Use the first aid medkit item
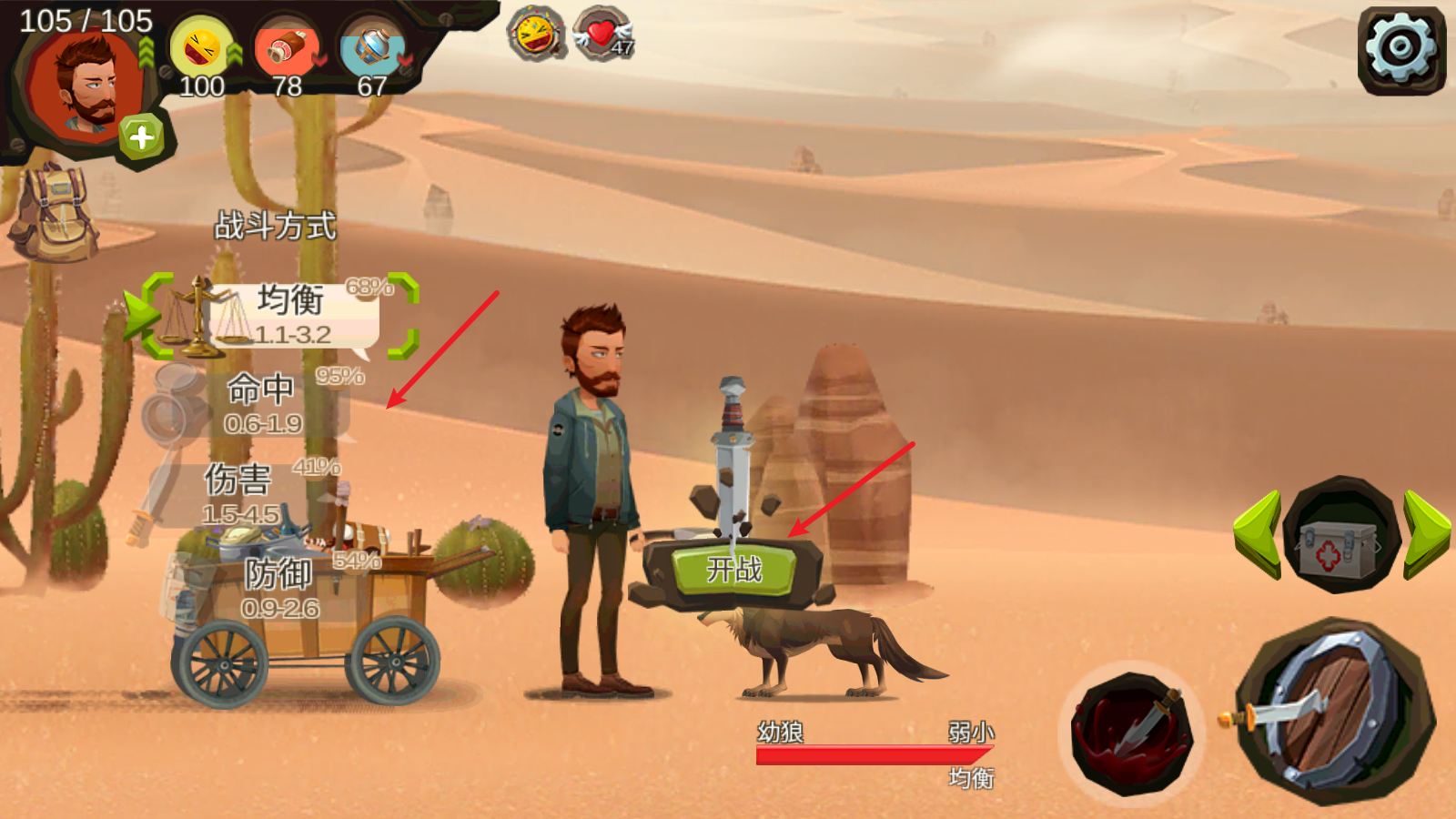Screen dimensions: 1456x819 (x=1338, y=537)
